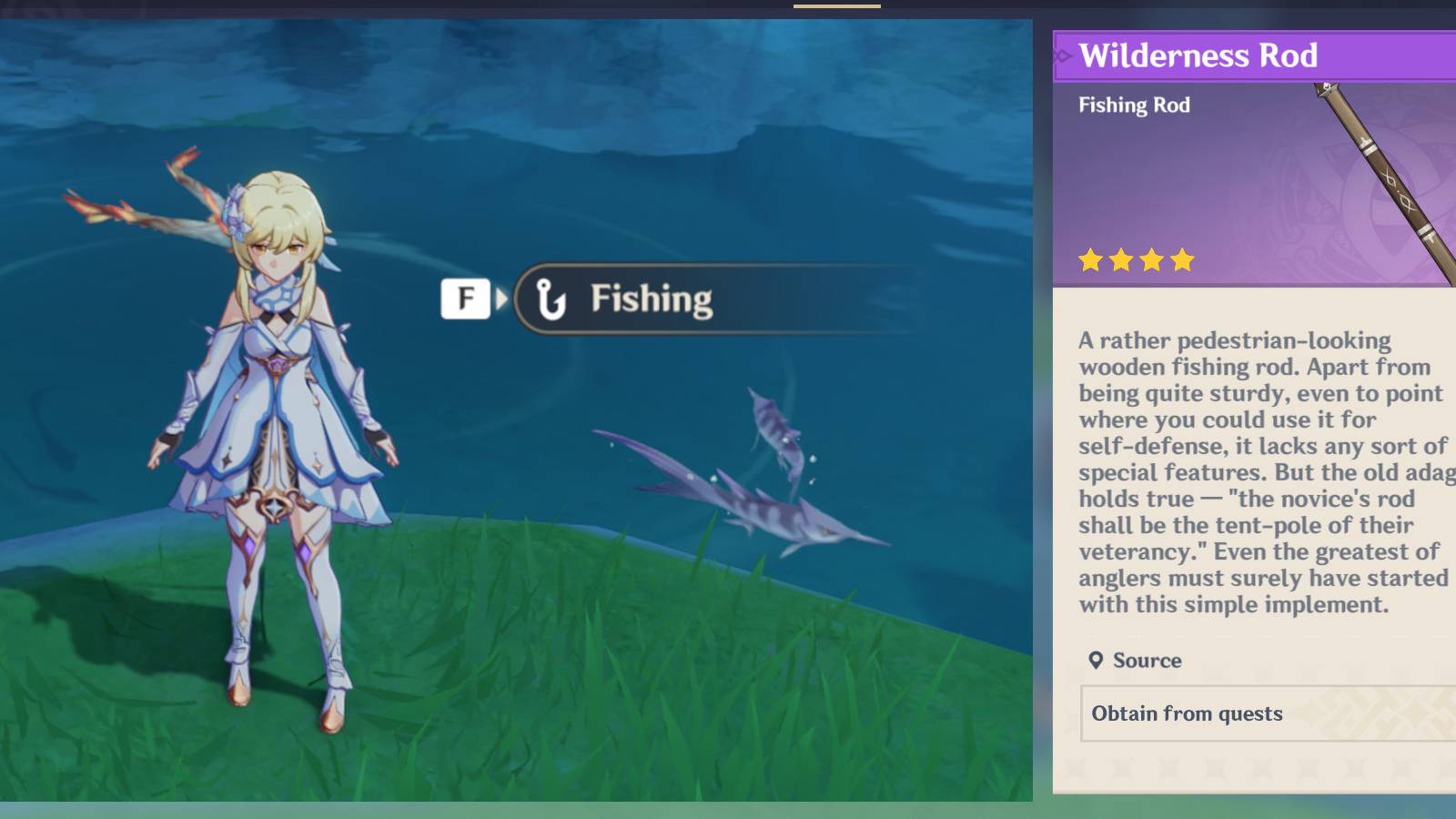Click the four-star rarity rating row
The width and height of the screenshot is (1456, 819).
1137,261
